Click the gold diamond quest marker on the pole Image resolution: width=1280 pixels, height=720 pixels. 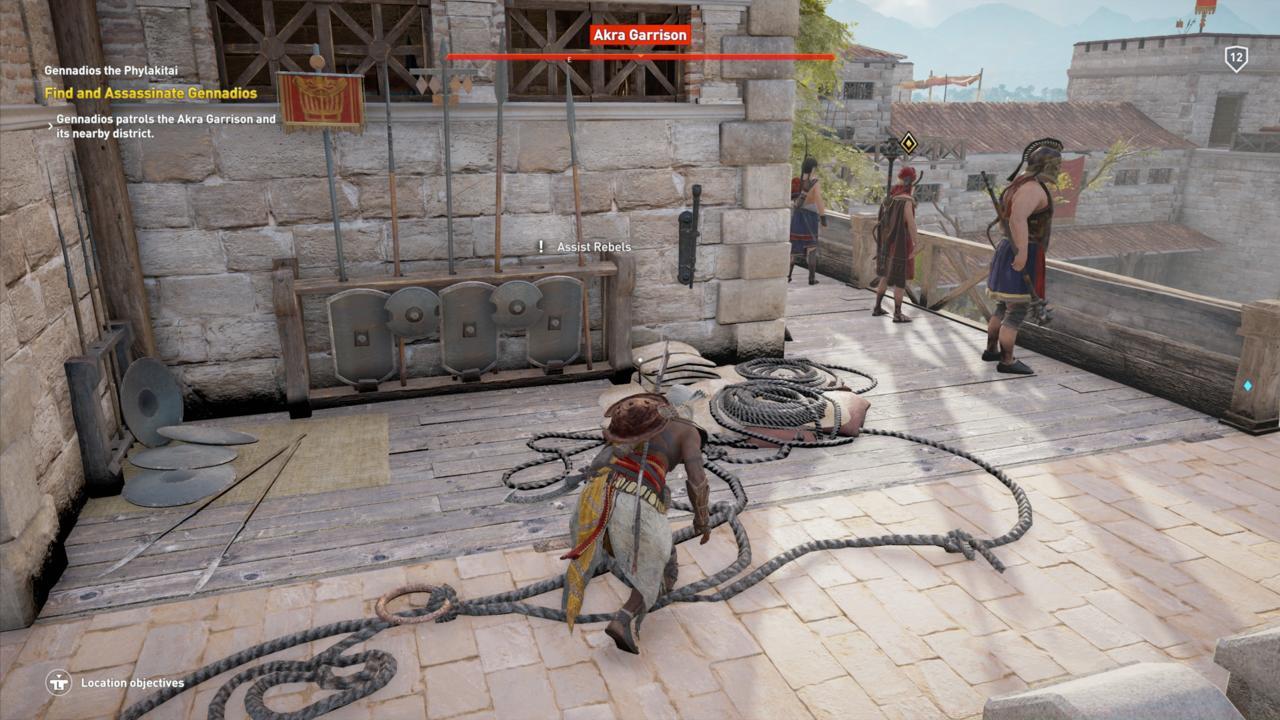[909, 145]
